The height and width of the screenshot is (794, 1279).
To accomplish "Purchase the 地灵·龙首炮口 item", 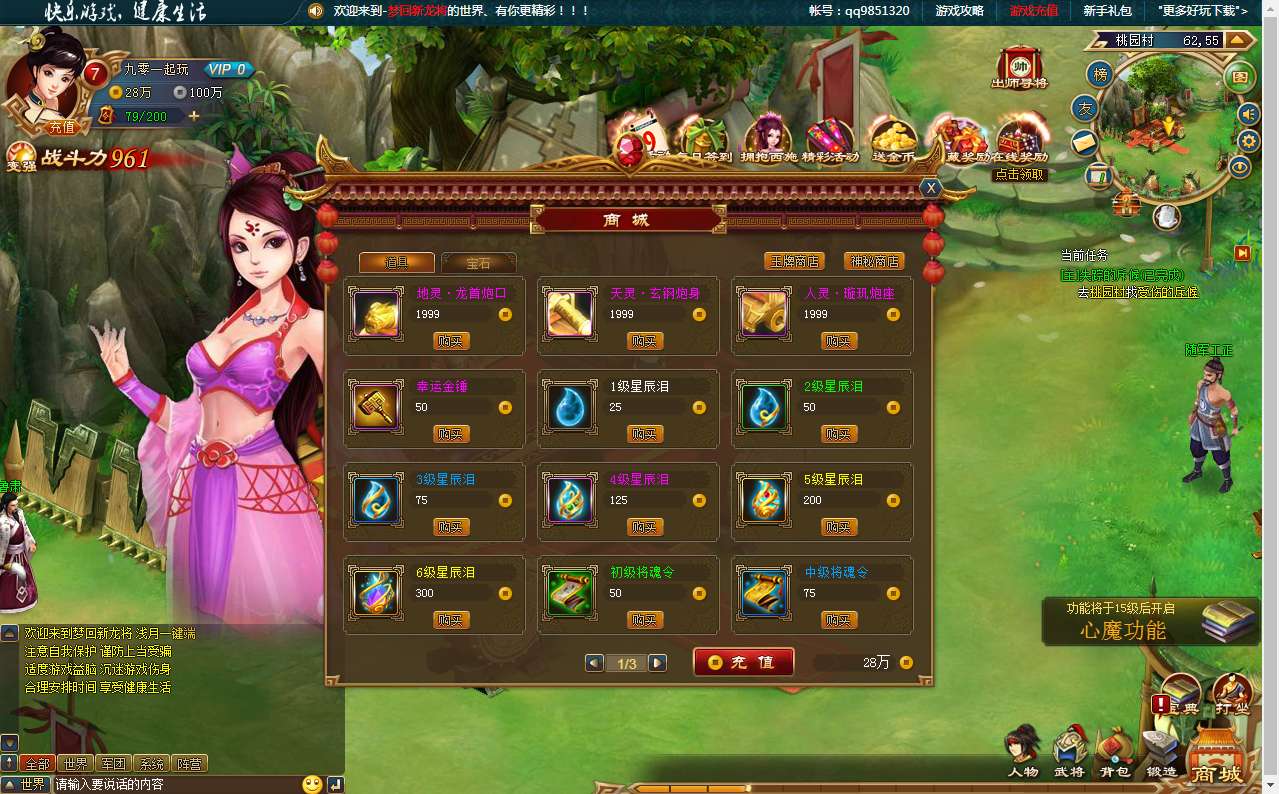I will [x=451, y=341].
